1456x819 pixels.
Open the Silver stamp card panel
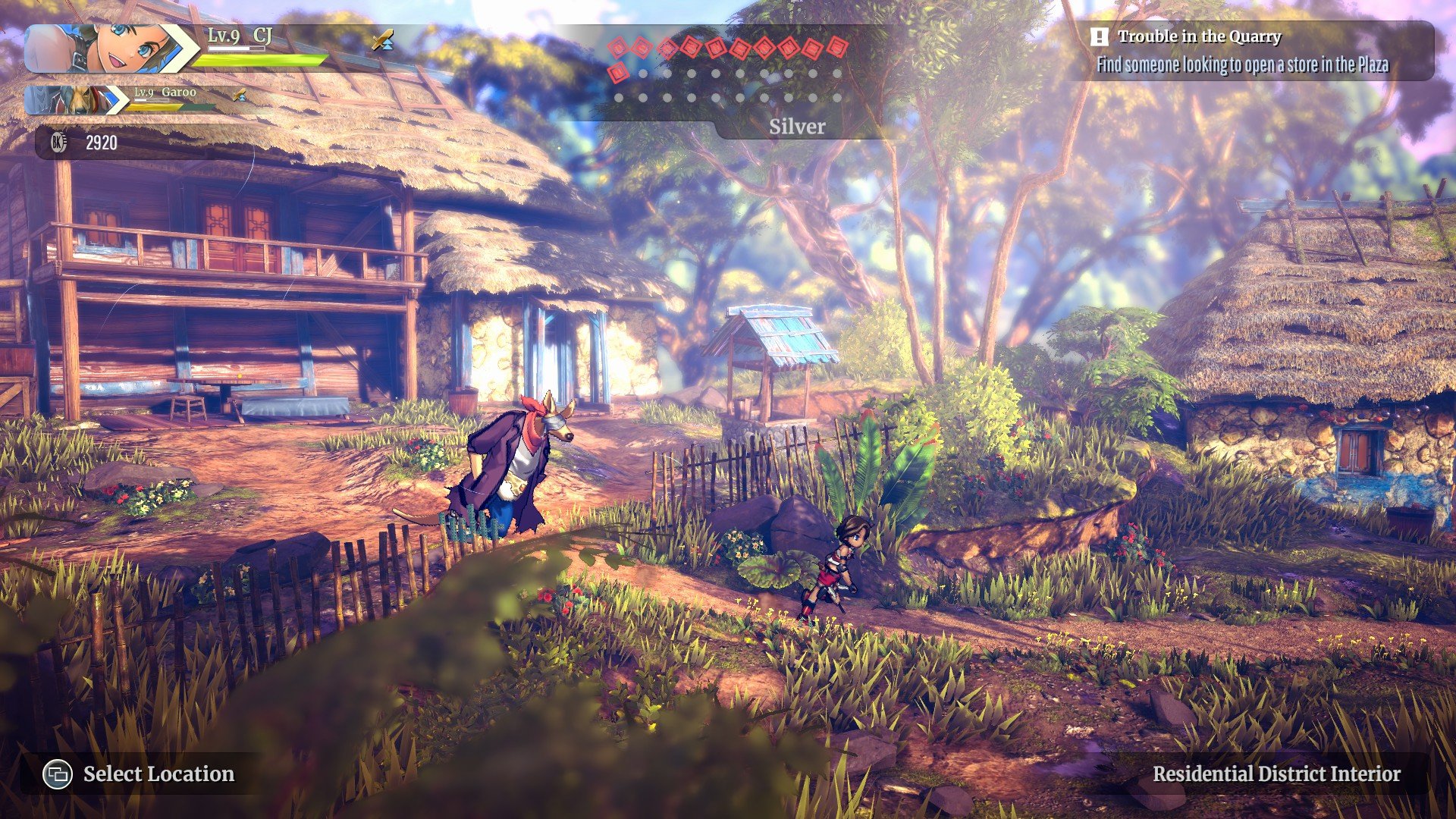pos(796,126)
